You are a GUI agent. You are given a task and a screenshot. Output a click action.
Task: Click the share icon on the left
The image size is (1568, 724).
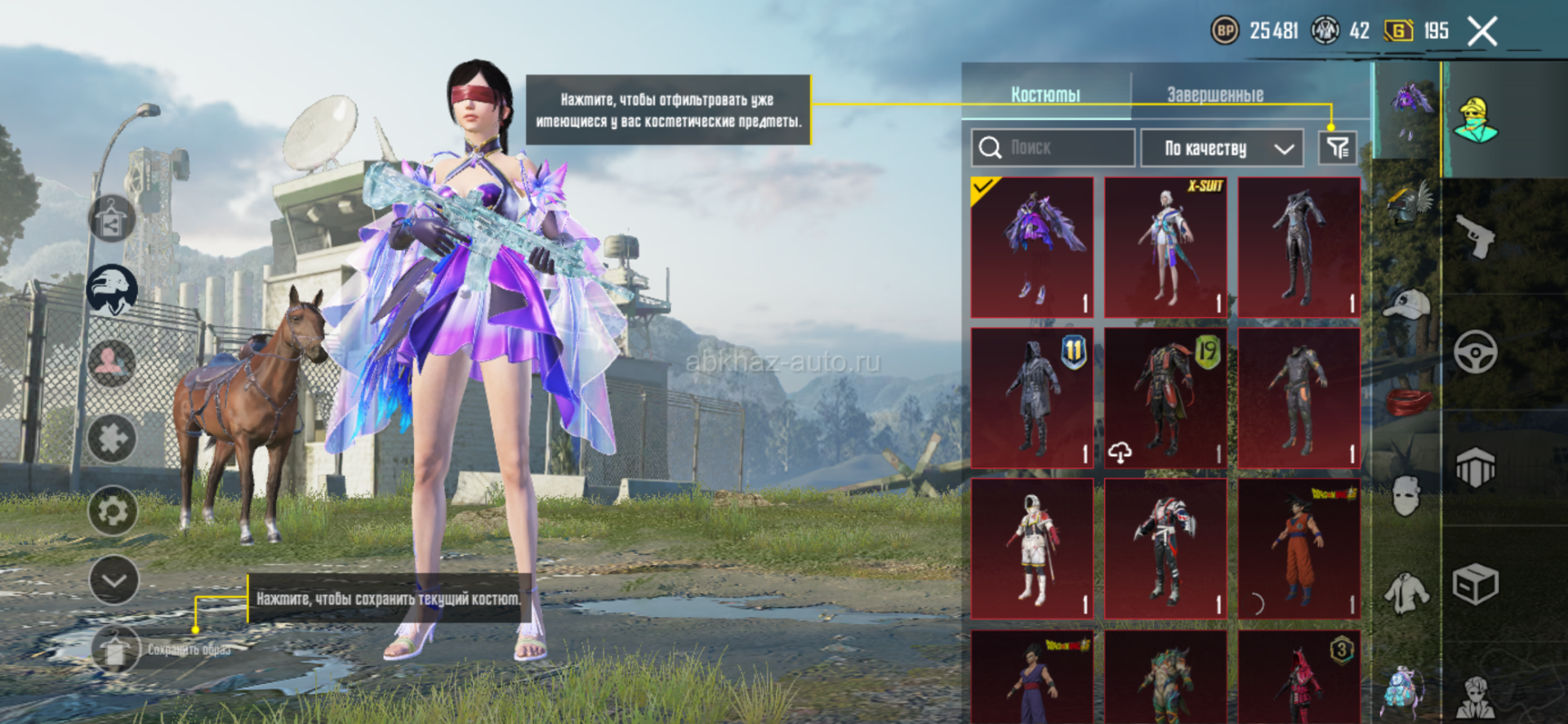[111, 219]
